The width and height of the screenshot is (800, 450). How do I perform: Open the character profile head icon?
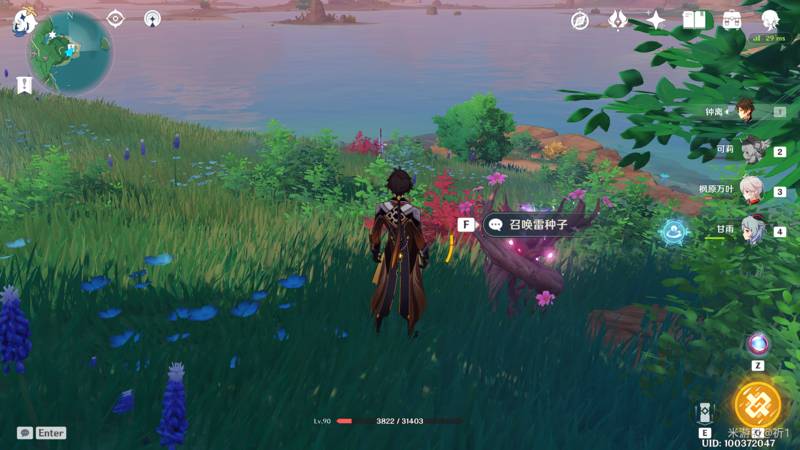[770, 20]
